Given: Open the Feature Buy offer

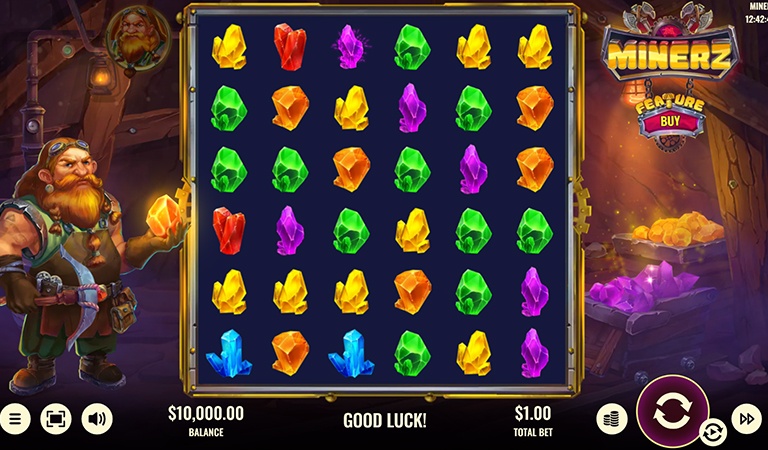Looking at the screenshot, I should point(659,120).
